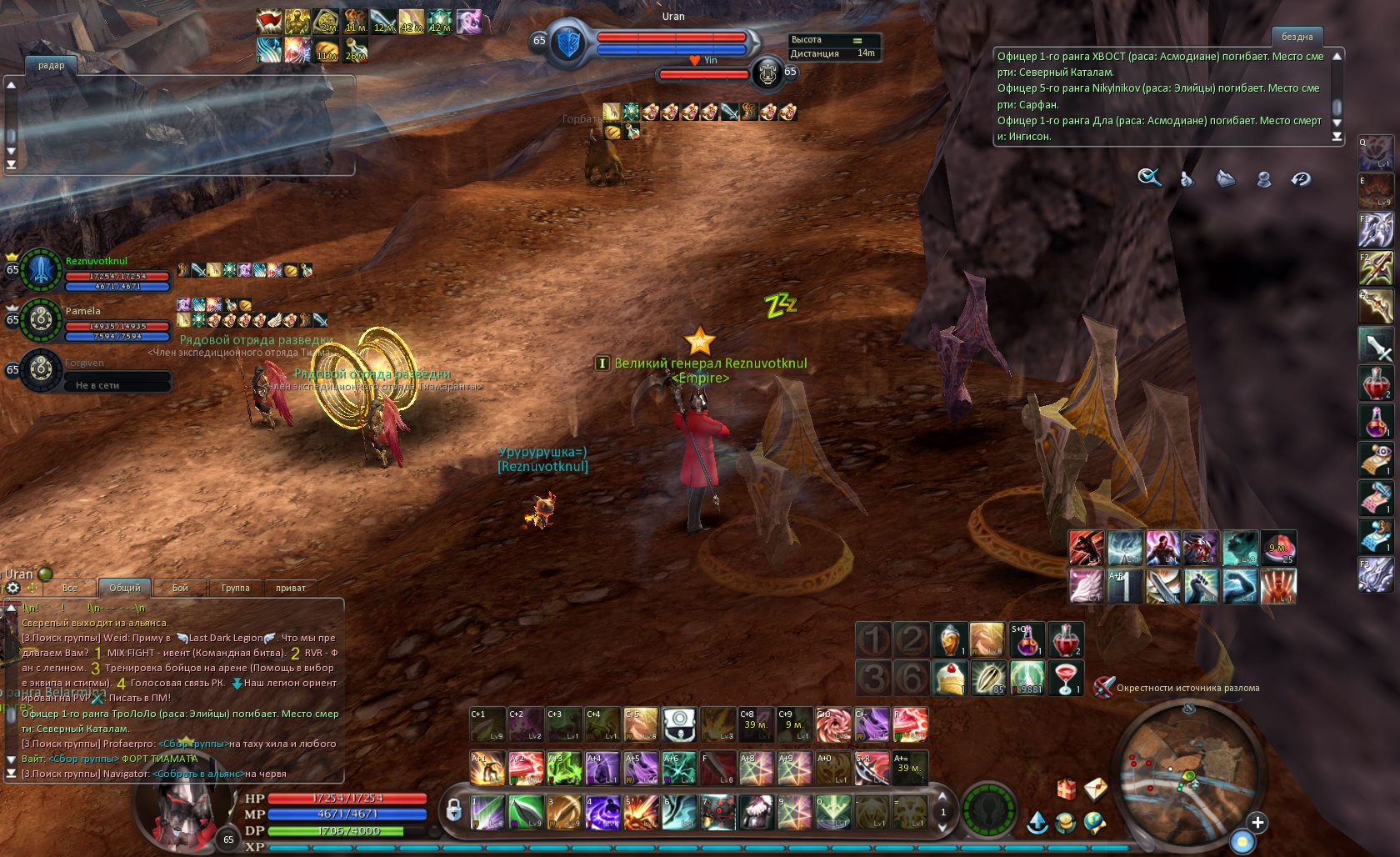
Task: Drink the purple potion in quickbar
Action: coord(1027,639)
